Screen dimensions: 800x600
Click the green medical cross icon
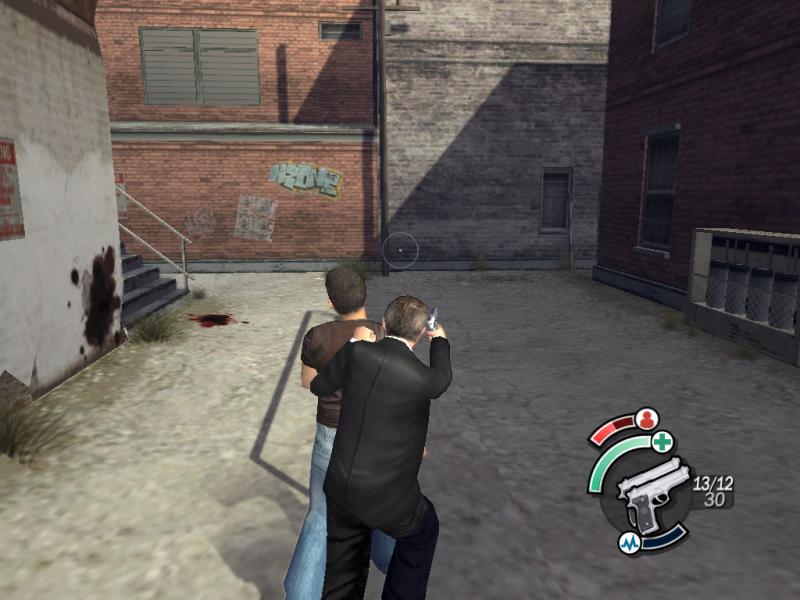[x=662, y=442]
